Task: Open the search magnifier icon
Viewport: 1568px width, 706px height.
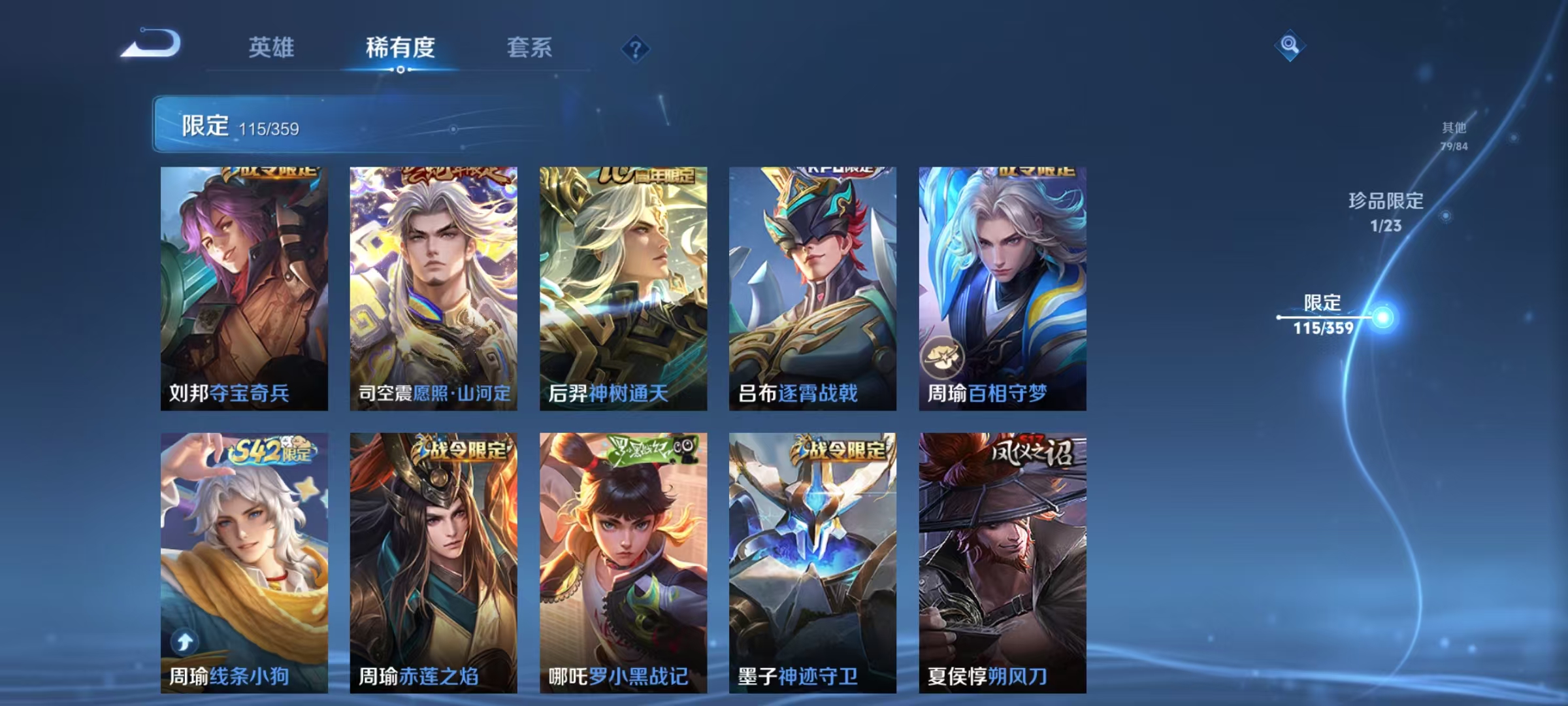Action: click(x=1290, y=46)
